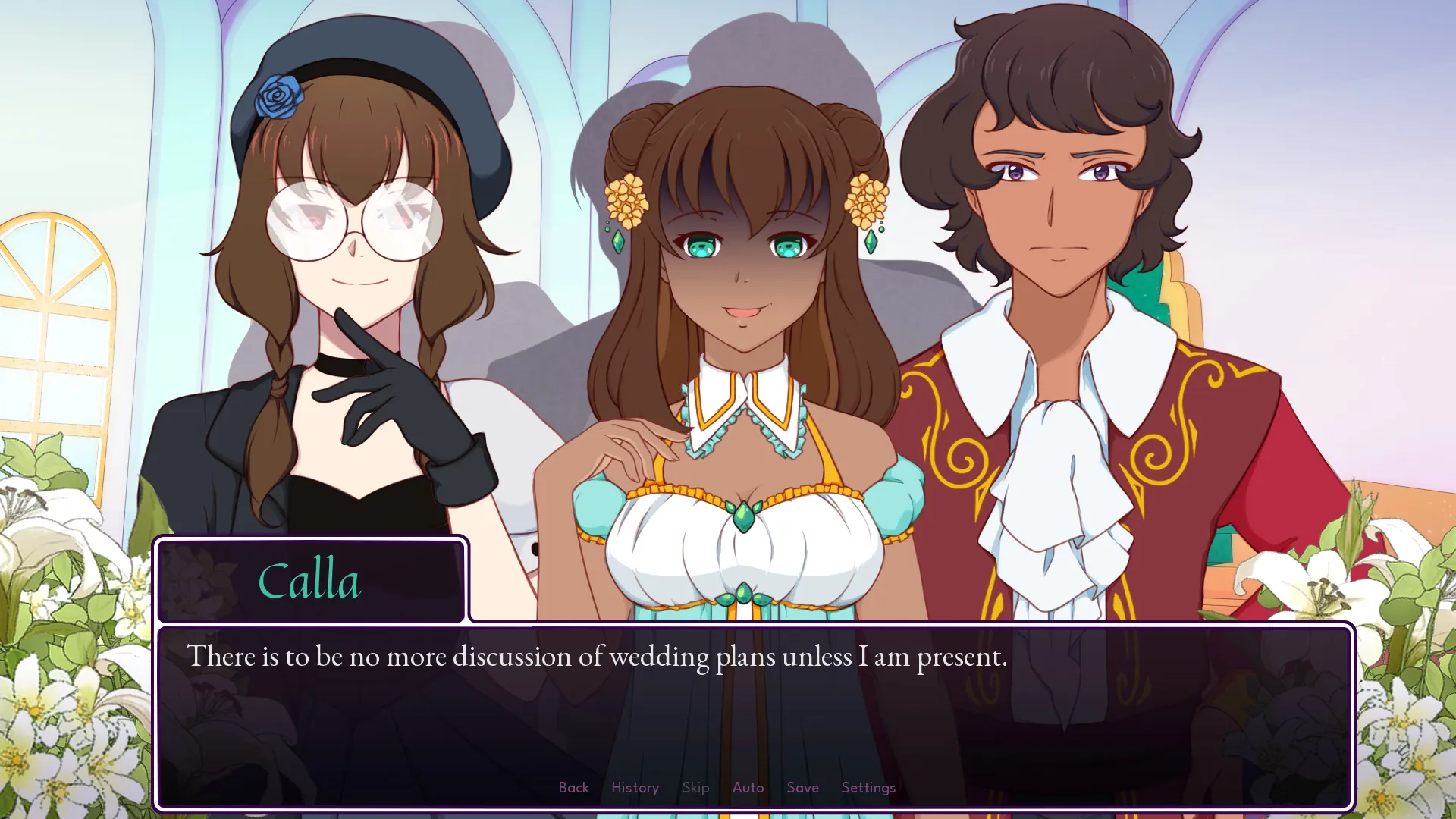Toggle Skip mode for dialogue

[x=695, y=787]
